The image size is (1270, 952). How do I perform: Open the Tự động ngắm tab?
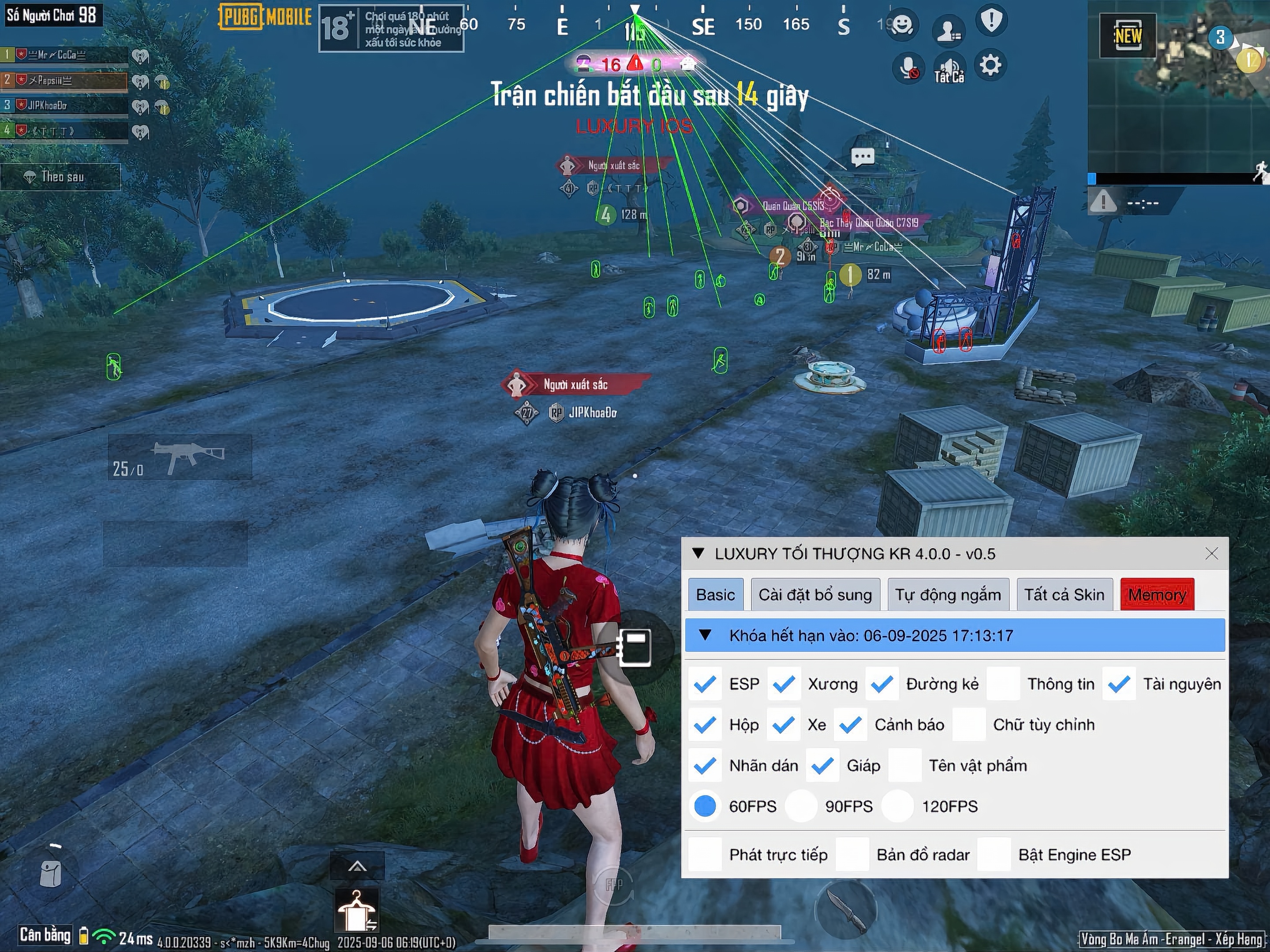coord(949,595)
